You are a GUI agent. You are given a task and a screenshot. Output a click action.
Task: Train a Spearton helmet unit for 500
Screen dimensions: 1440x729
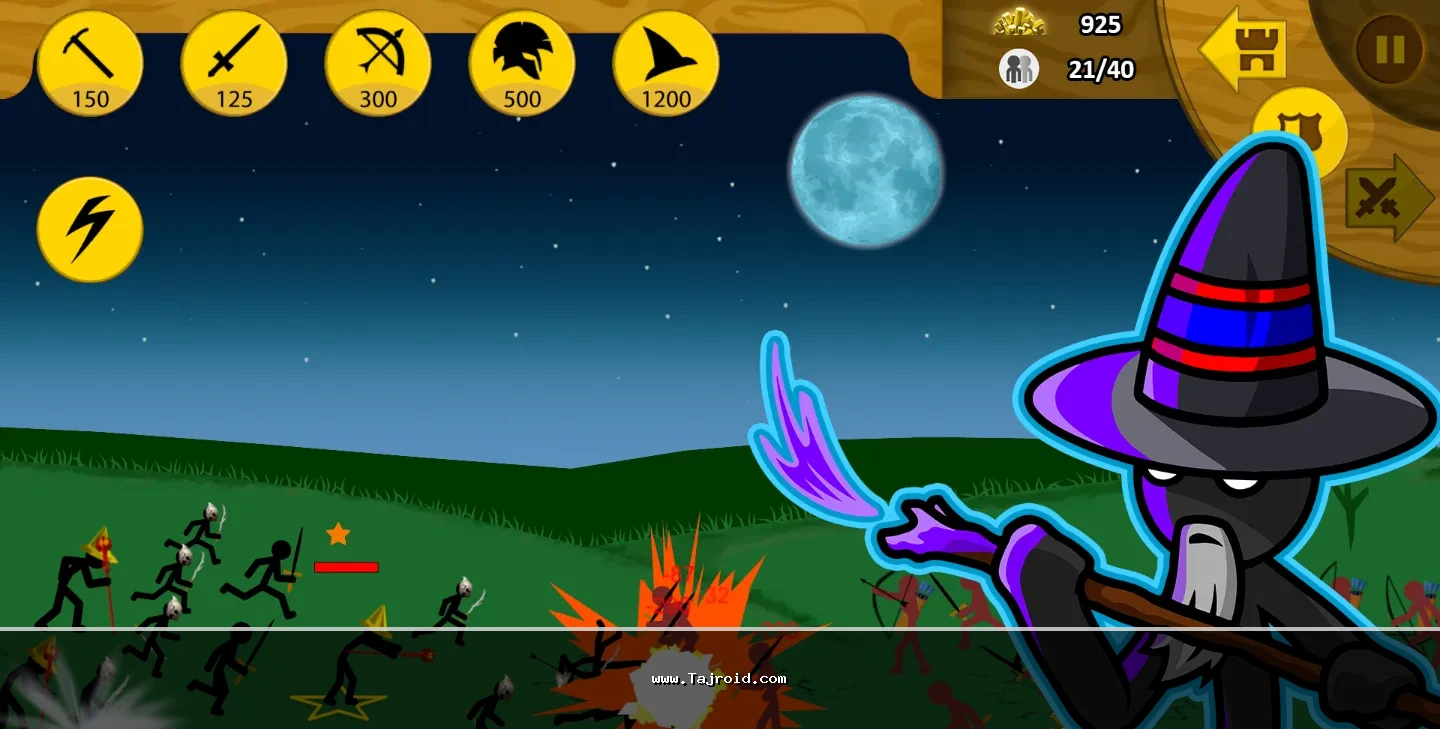(x=522, y=63)
